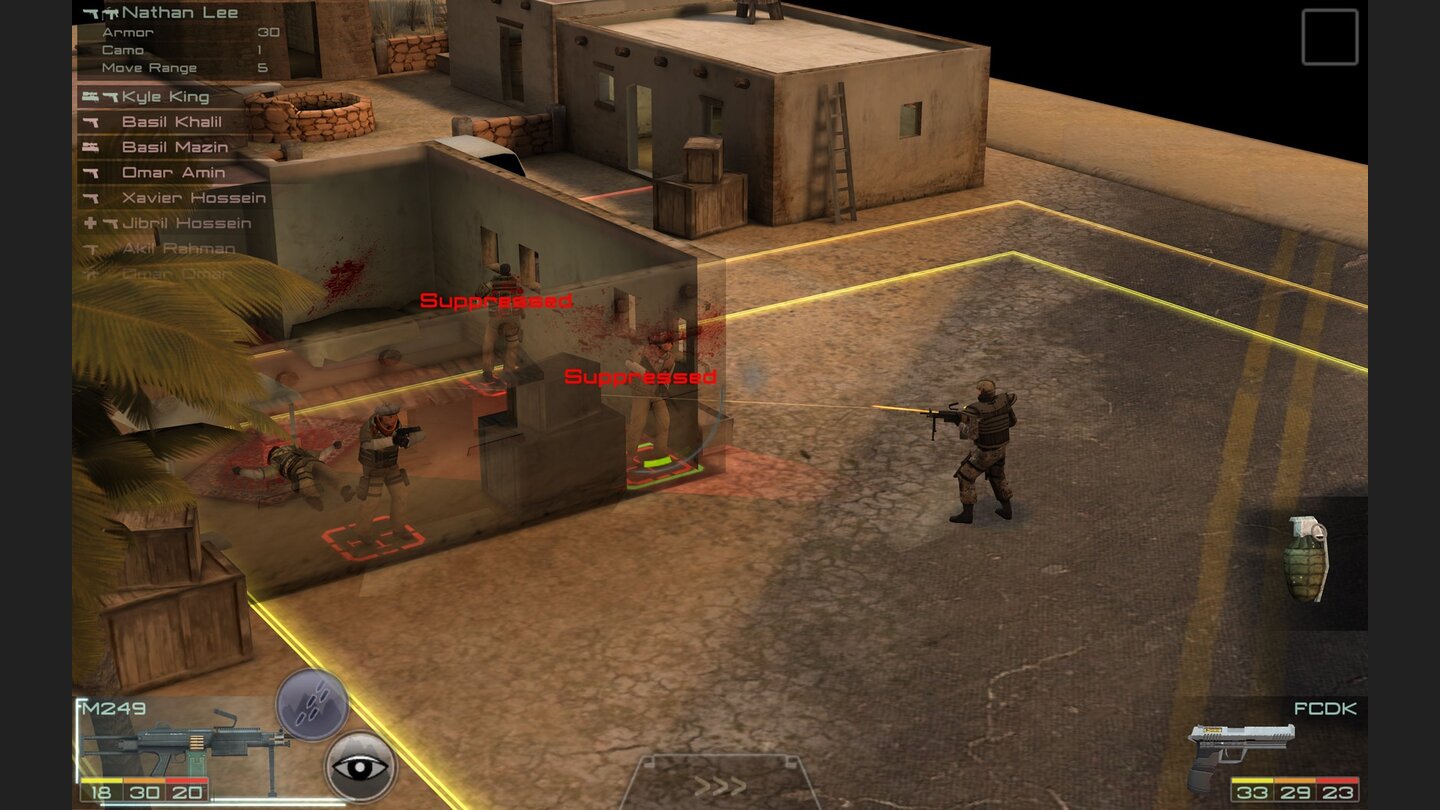The image size is (1440, 810).
Task: Click the yellow segment of the M249 ammo bar
Action: click(100, 780)
